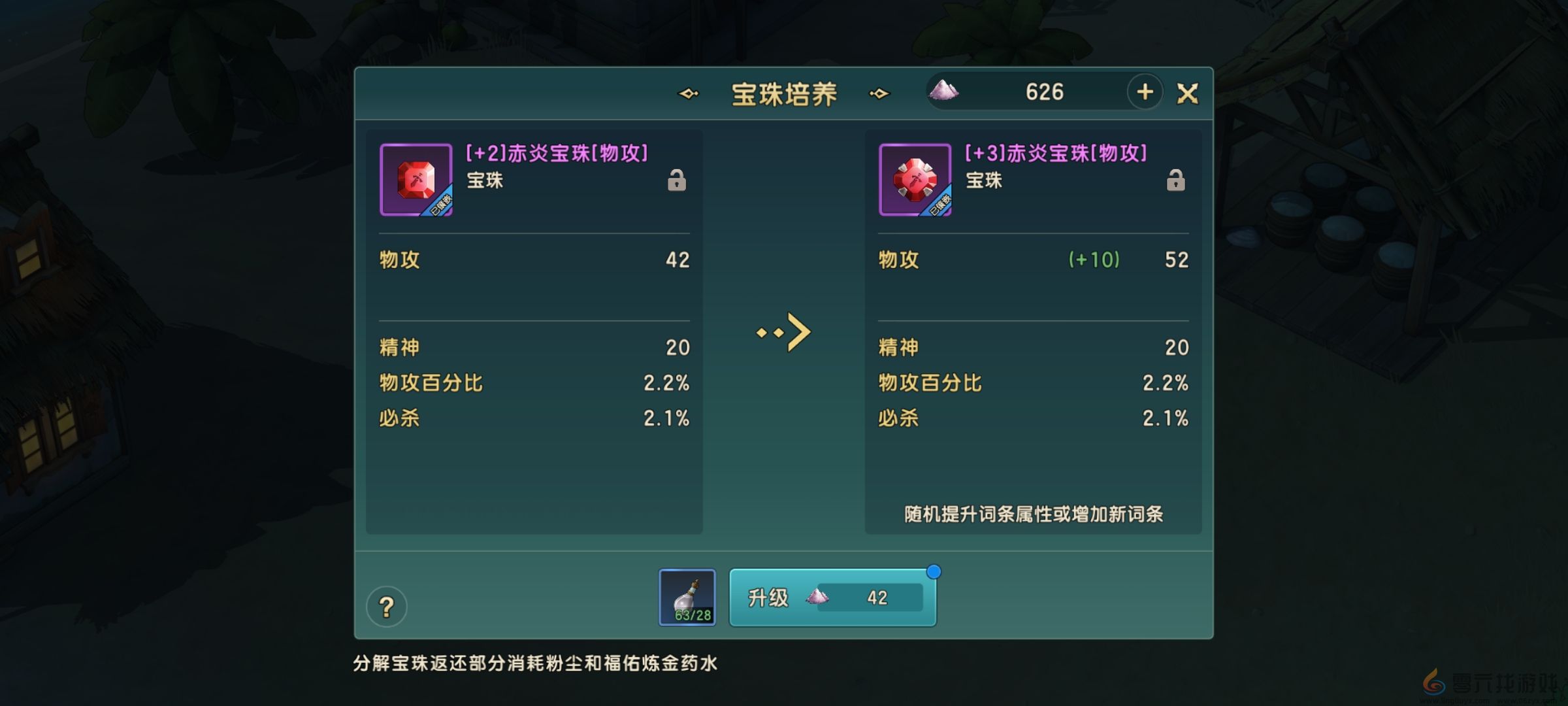Click the dust cost bar showing 42
This screenshot has height=706, width=1568.
coord(869,597)
